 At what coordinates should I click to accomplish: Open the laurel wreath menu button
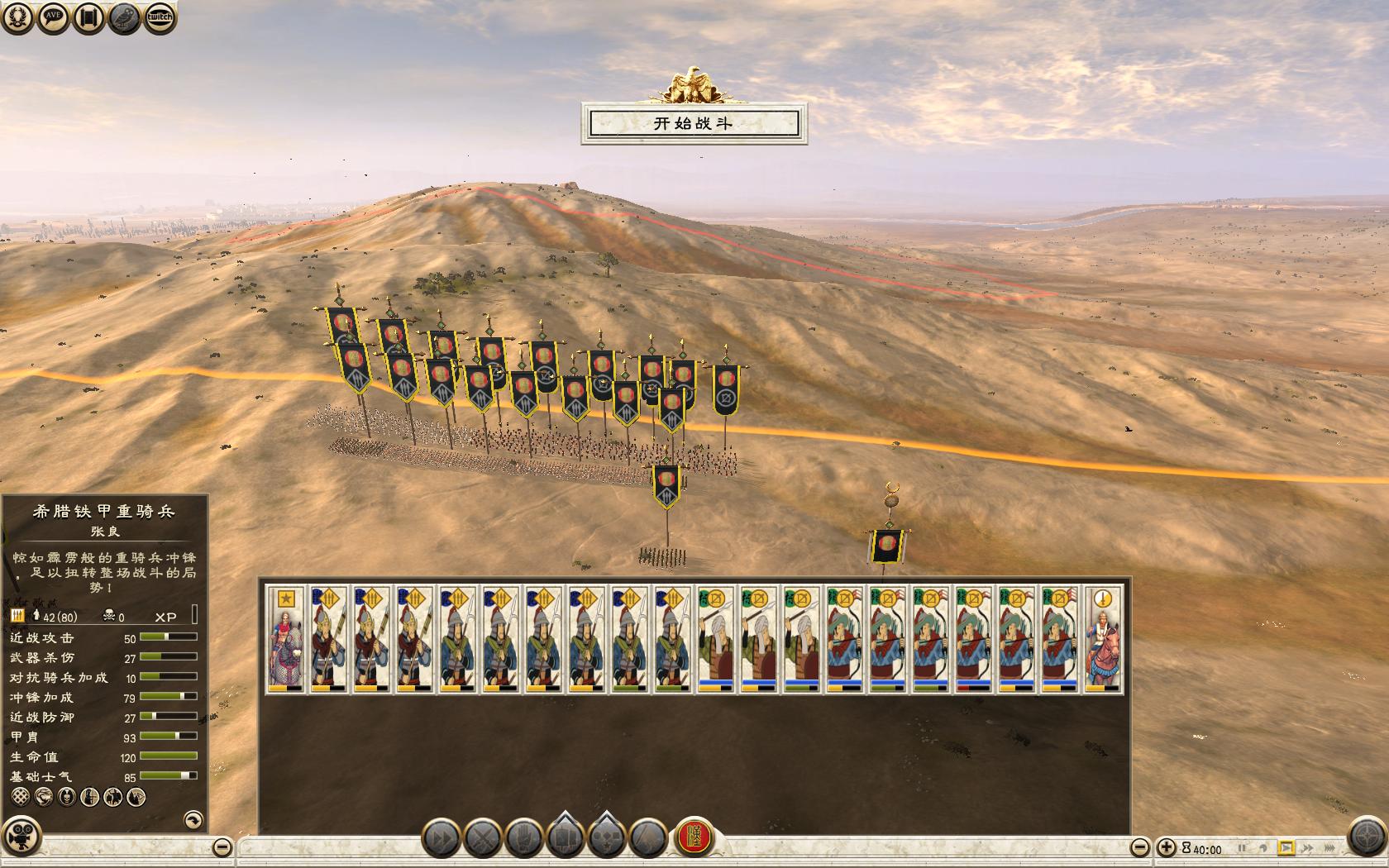17,18
